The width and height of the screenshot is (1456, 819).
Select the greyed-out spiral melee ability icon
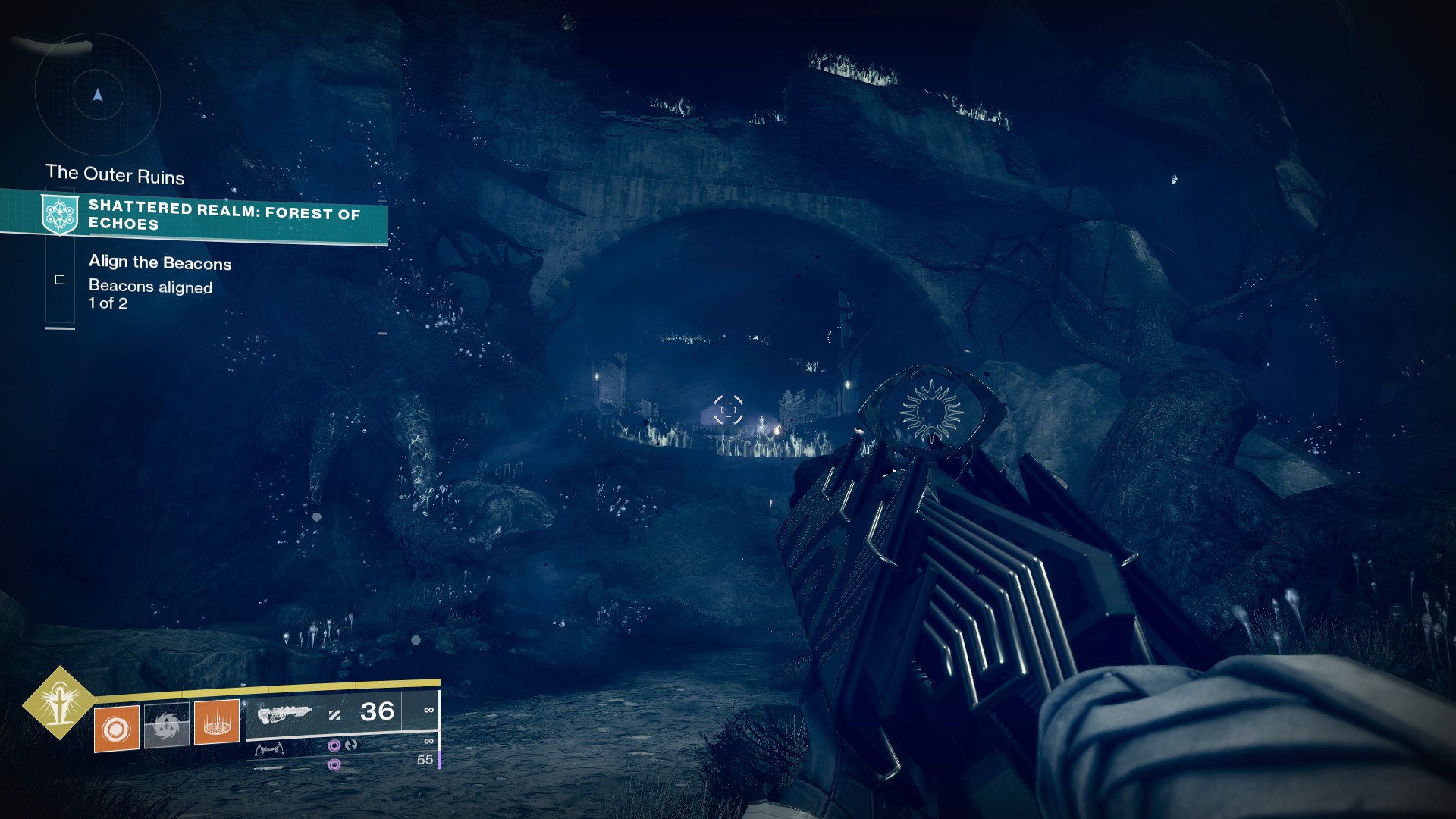166,726
